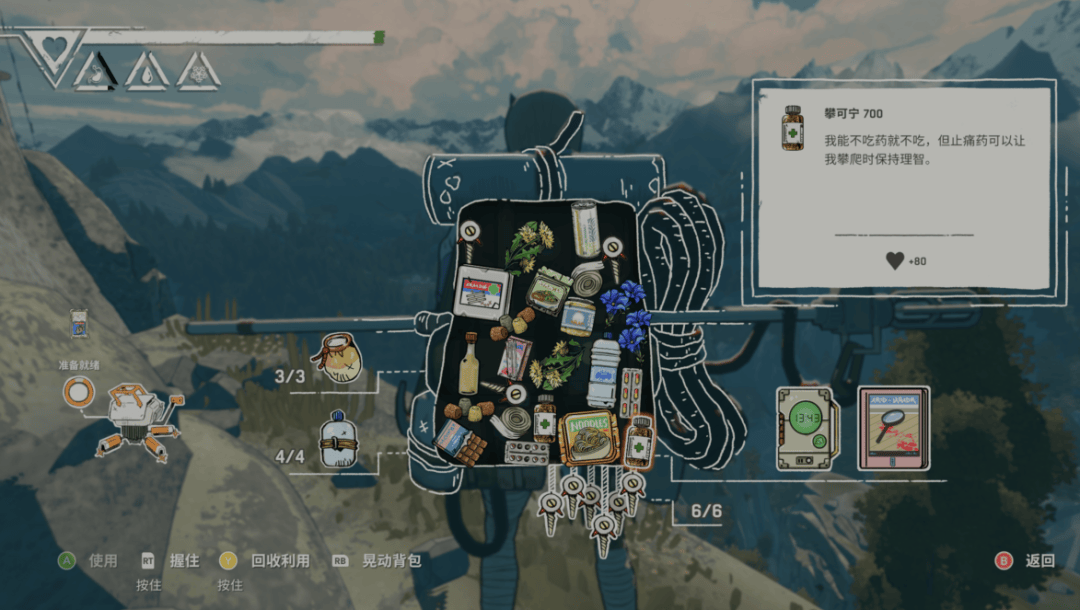Choose the white boxed ration tin
Image resolution: width=1080 pixels, height=610 pixels.
(482, 291)
